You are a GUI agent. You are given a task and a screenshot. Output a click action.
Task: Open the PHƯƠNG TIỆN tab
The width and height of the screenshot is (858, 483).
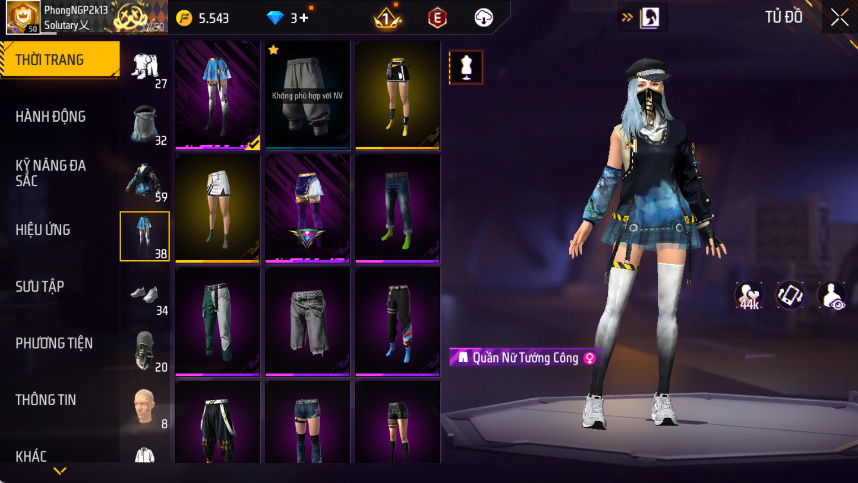[54, 343]
